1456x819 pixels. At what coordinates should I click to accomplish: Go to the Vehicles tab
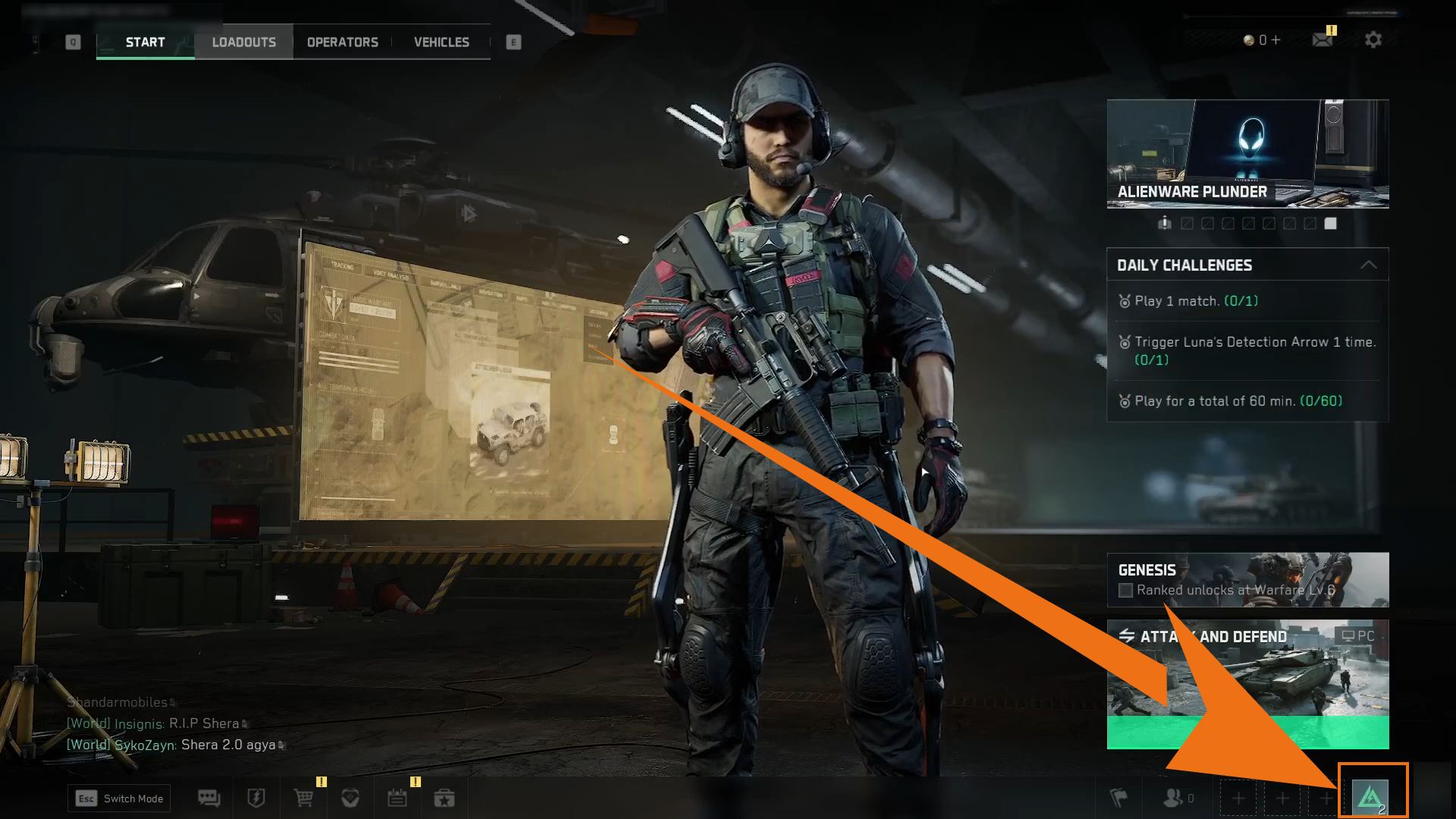[x=441, y=42]
